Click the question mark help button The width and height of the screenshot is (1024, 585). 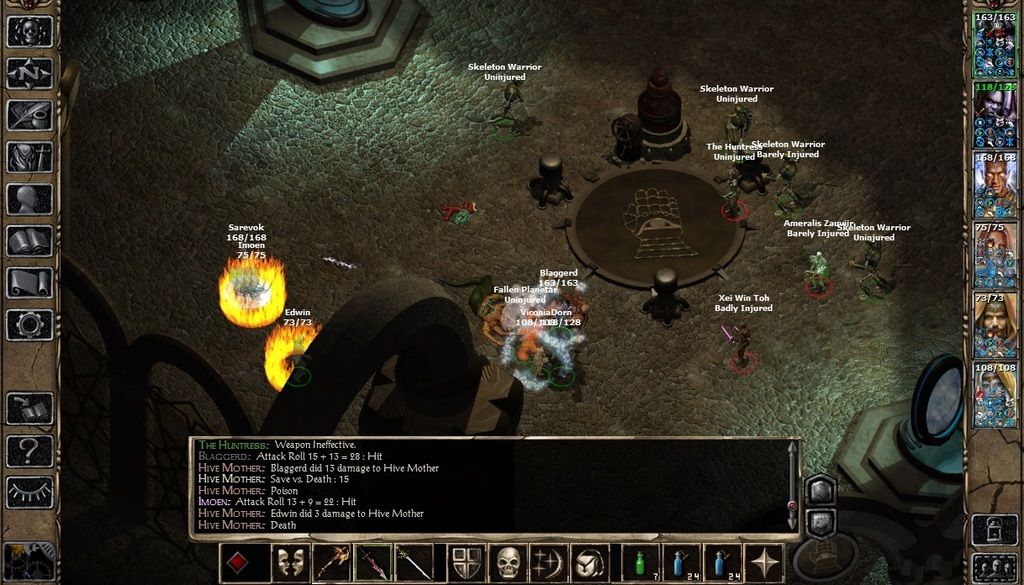tap(30, 450)
